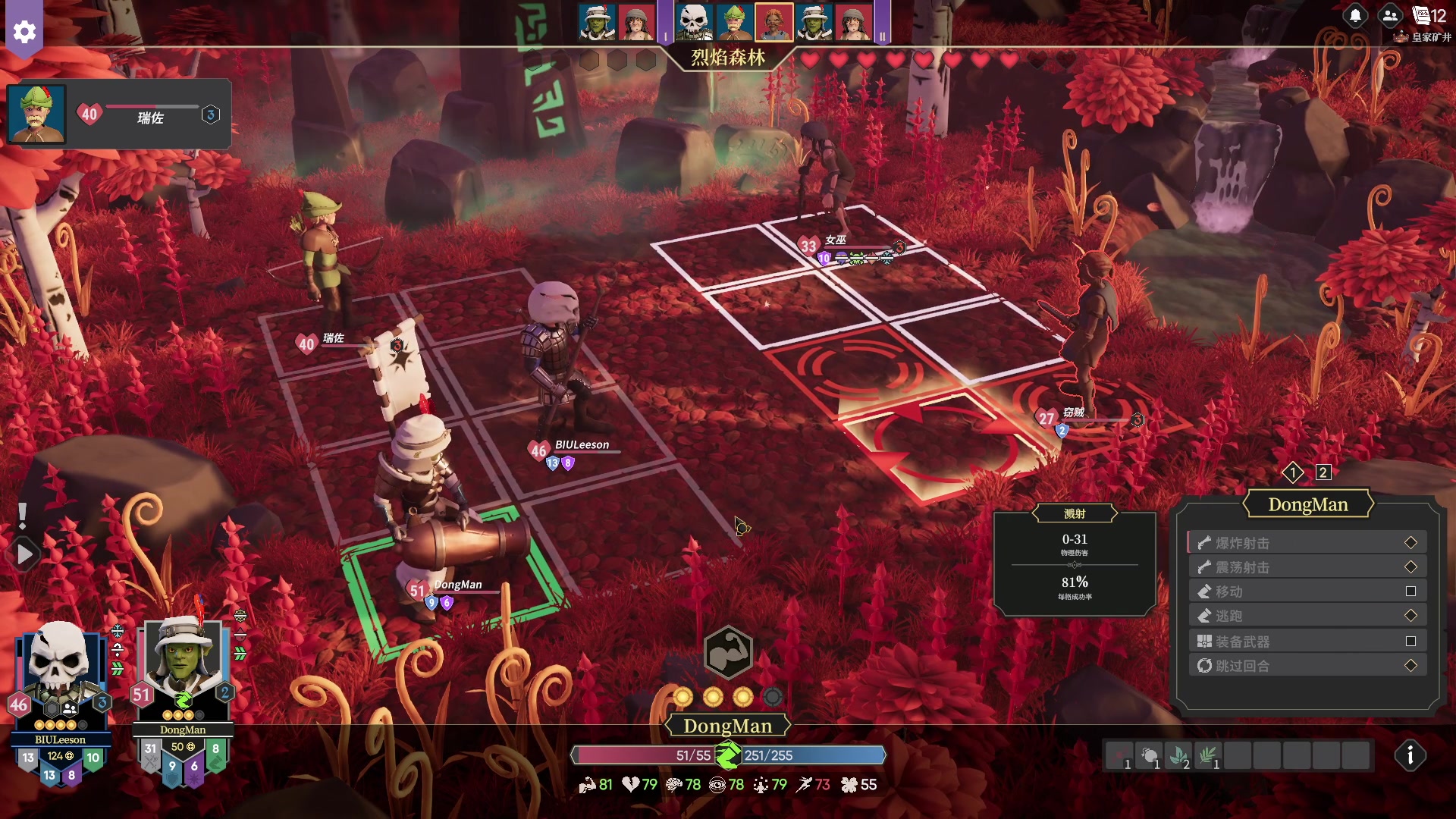Open the players list icon
This screenshot has height=819, width=1456.
click(x=1390, y=16)
